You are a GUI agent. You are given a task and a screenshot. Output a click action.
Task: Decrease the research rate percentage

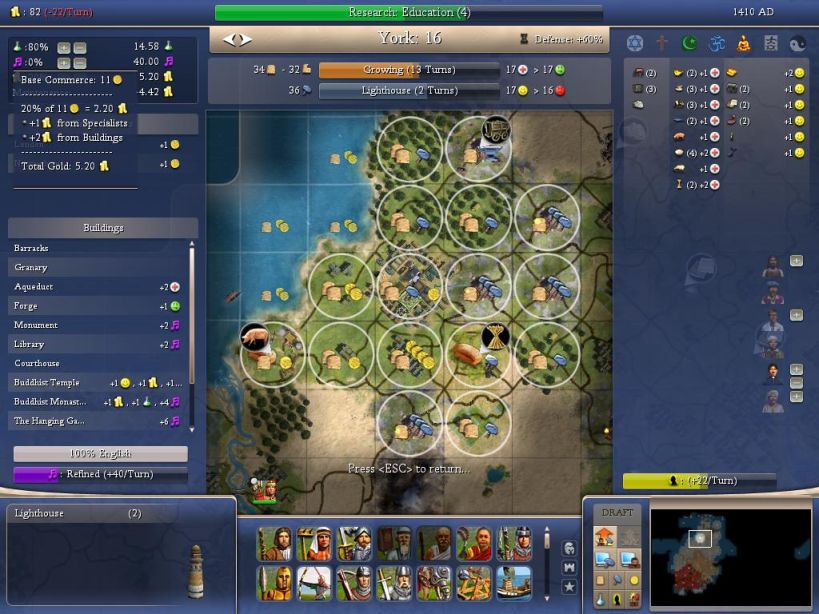click(79, 47)
